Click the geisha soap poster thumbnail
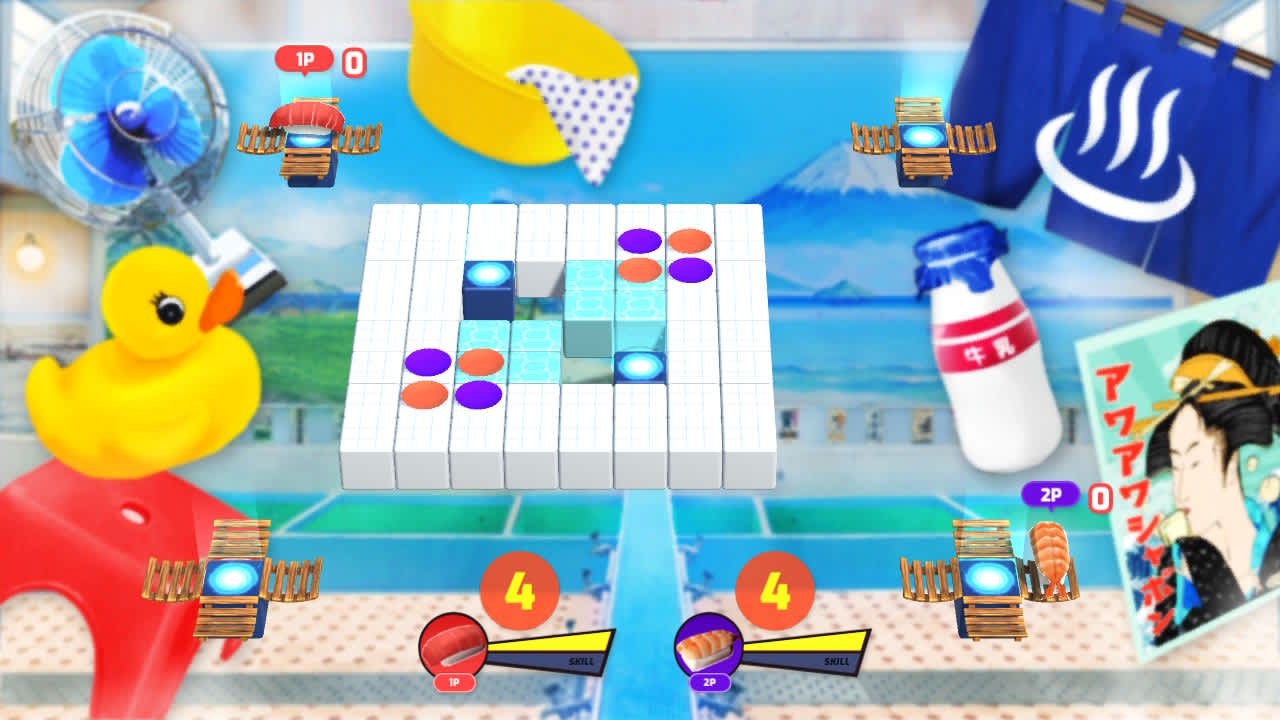The width and height of the screenshot is (1280, 720). click(1190, 480)
